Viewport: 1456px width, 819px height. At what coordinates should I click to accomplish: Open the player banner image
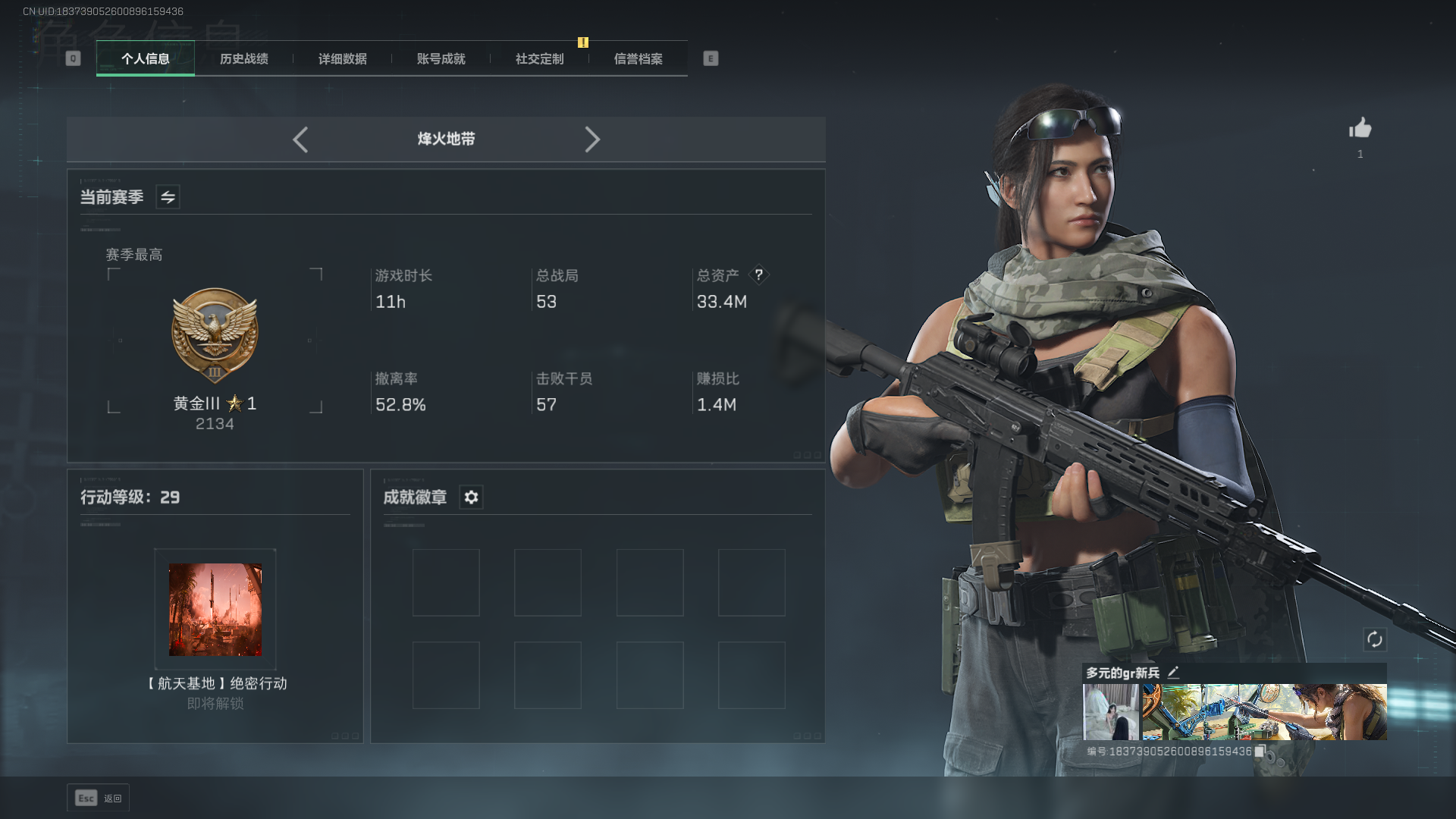click(1264, 712)
